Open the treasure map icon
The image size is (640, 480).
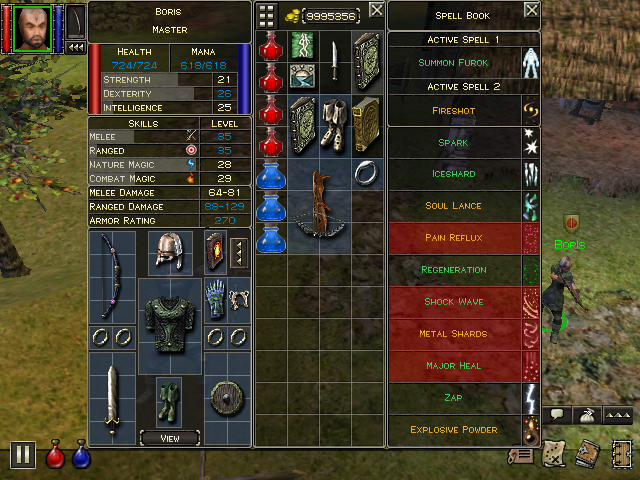(x=554, y=455)
